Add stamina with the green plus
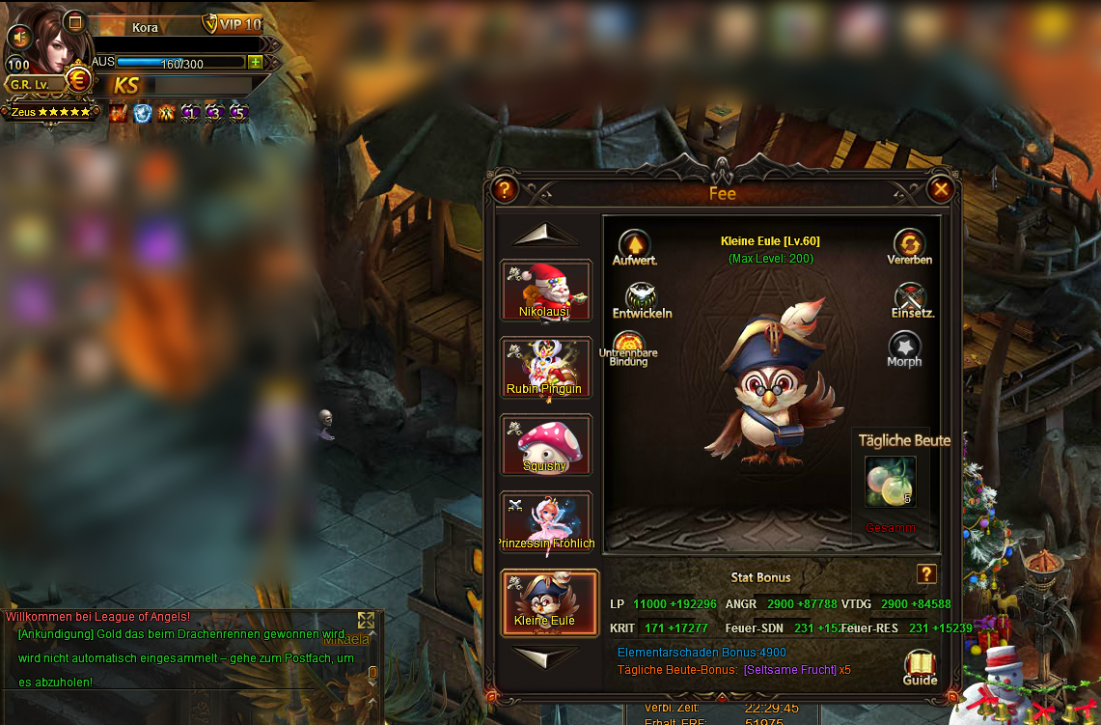Image resolution: width=1101 pixels, height=725 pixels. click(255, 62)
